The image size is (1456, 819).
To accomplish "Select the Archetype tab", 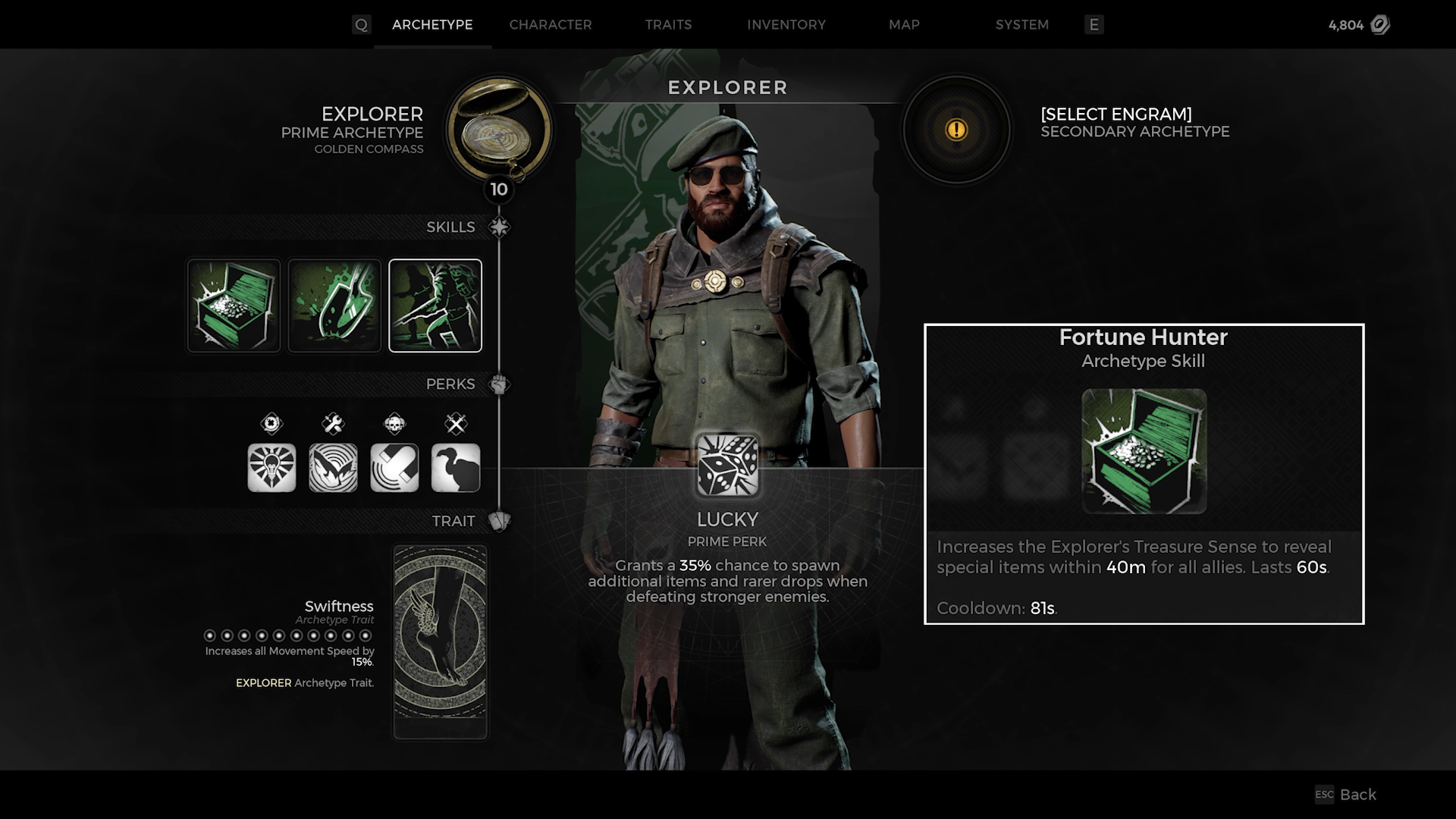I will [432, 24].
